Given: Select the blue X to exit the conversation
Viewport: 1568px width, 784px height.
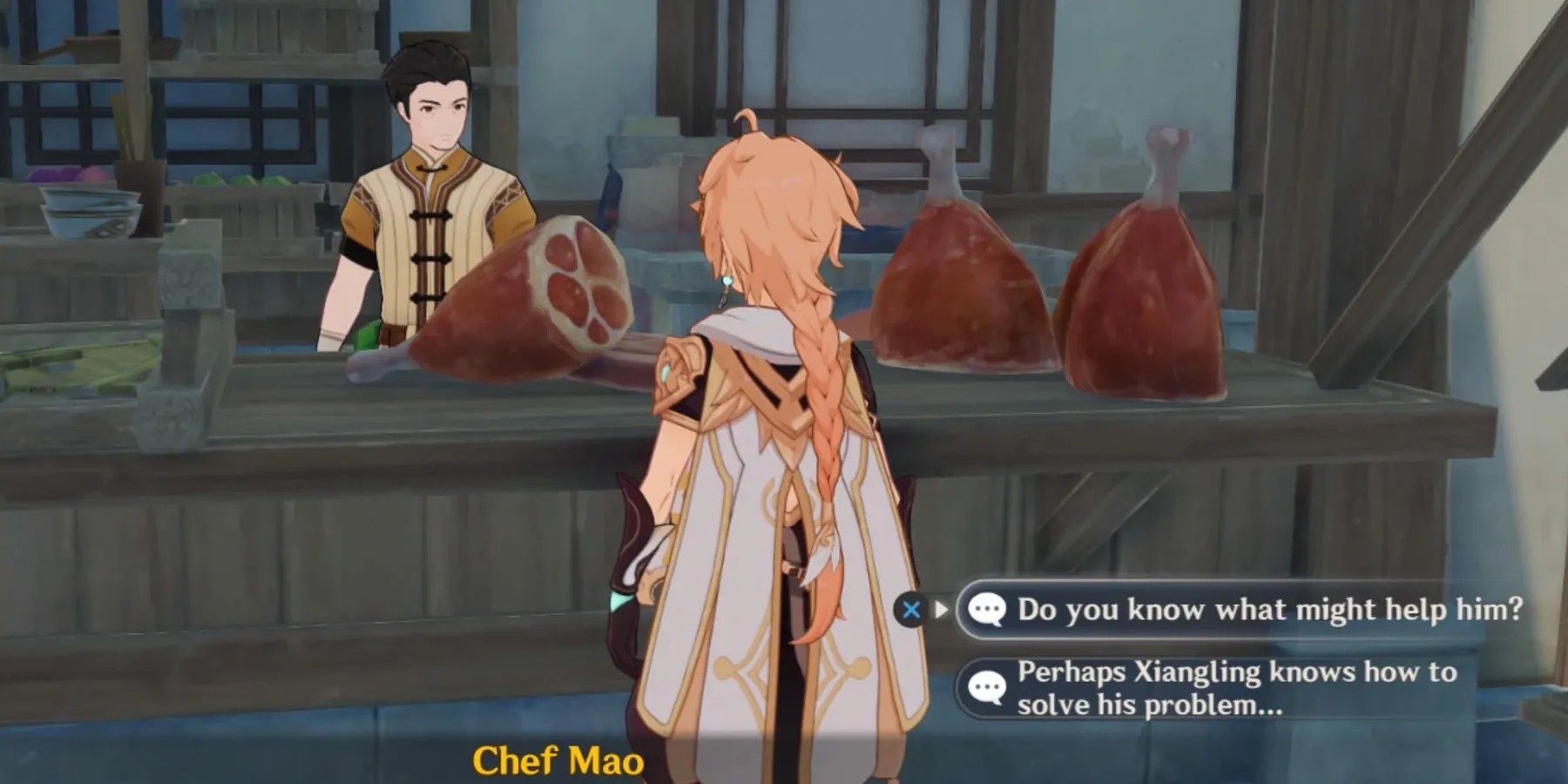Looking at the screenshot, I should coord(911,610).
